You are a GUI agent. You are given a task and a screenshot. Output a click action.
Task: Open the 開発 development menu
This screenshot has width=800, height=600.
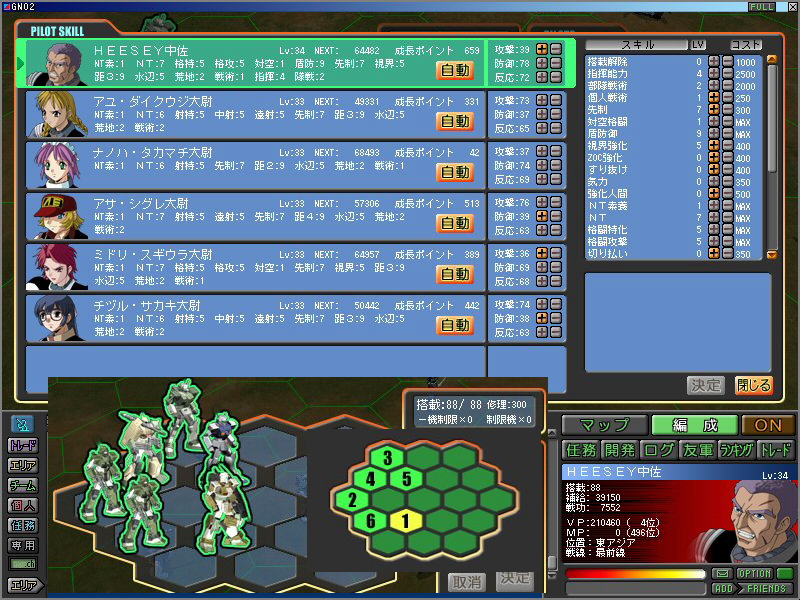click(619, 450)
